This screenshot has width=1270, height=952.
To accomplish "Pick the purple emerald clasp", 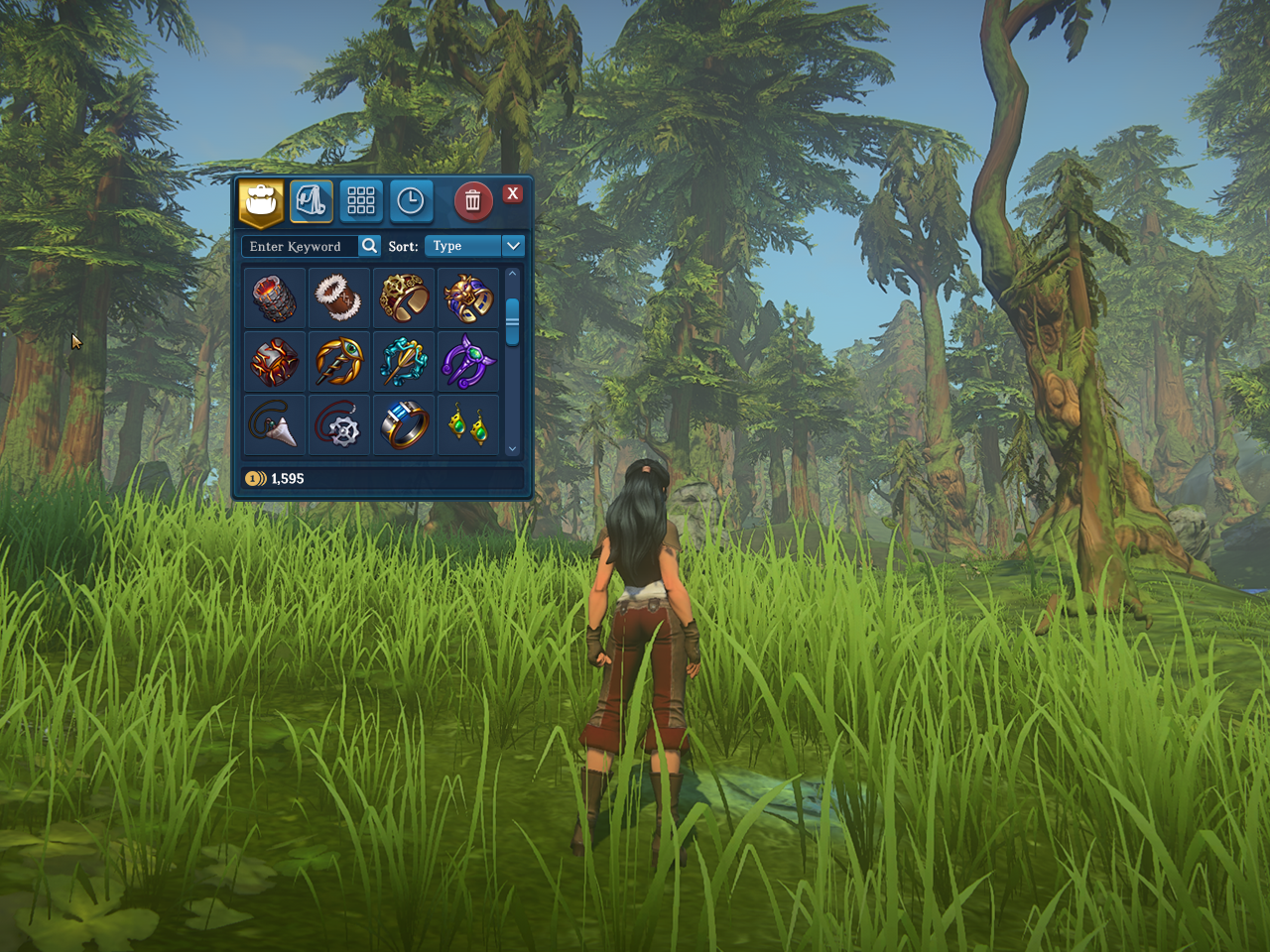I will pos(468,361).
